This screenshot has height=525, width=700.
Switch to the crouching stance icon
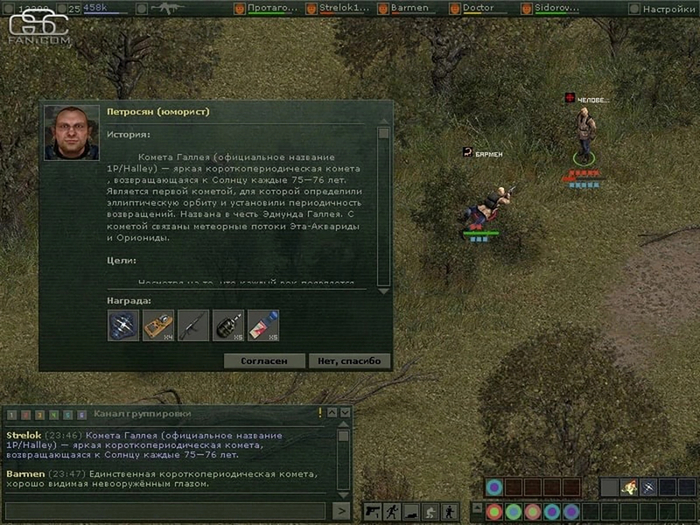click(430, 511)
